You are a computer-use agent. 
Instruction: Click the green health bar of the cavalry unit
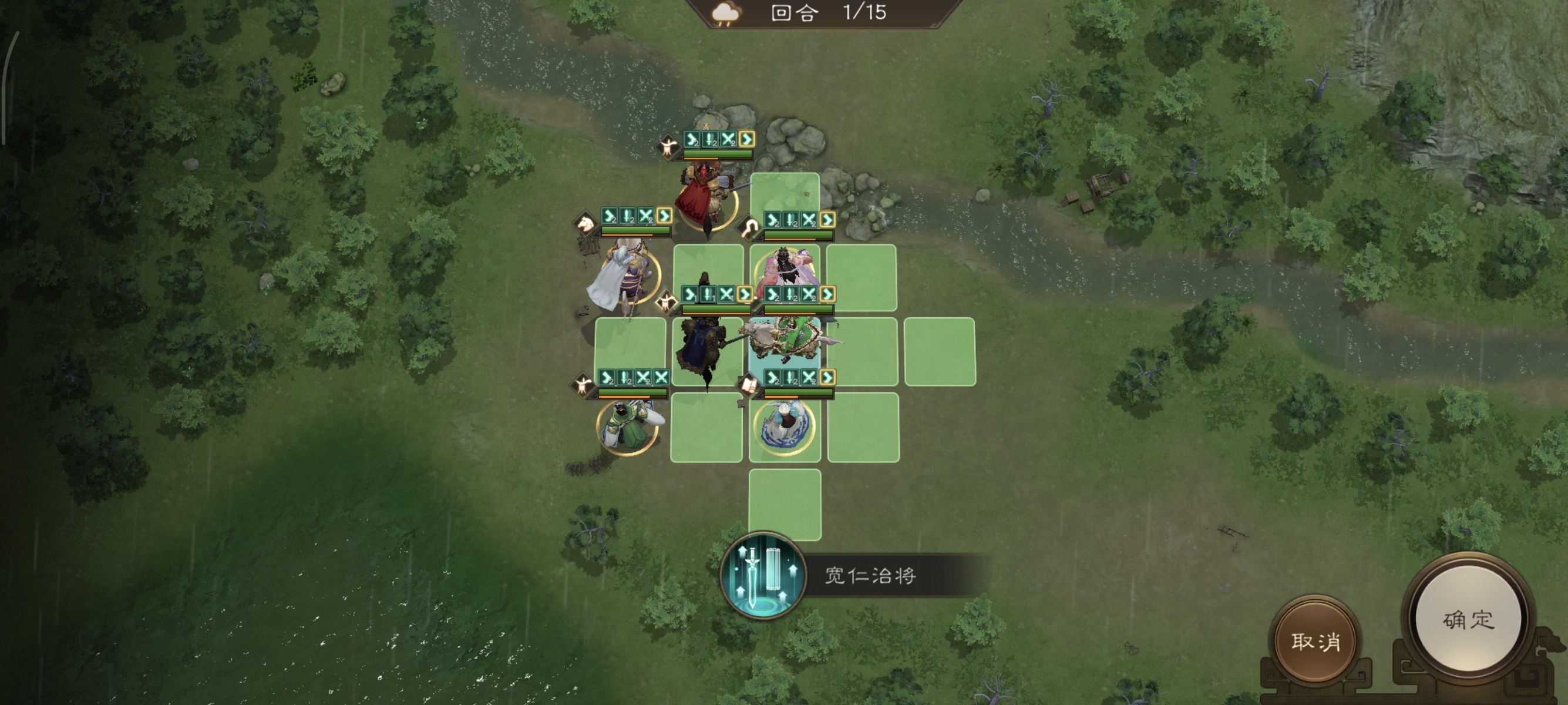pos(635,230)
